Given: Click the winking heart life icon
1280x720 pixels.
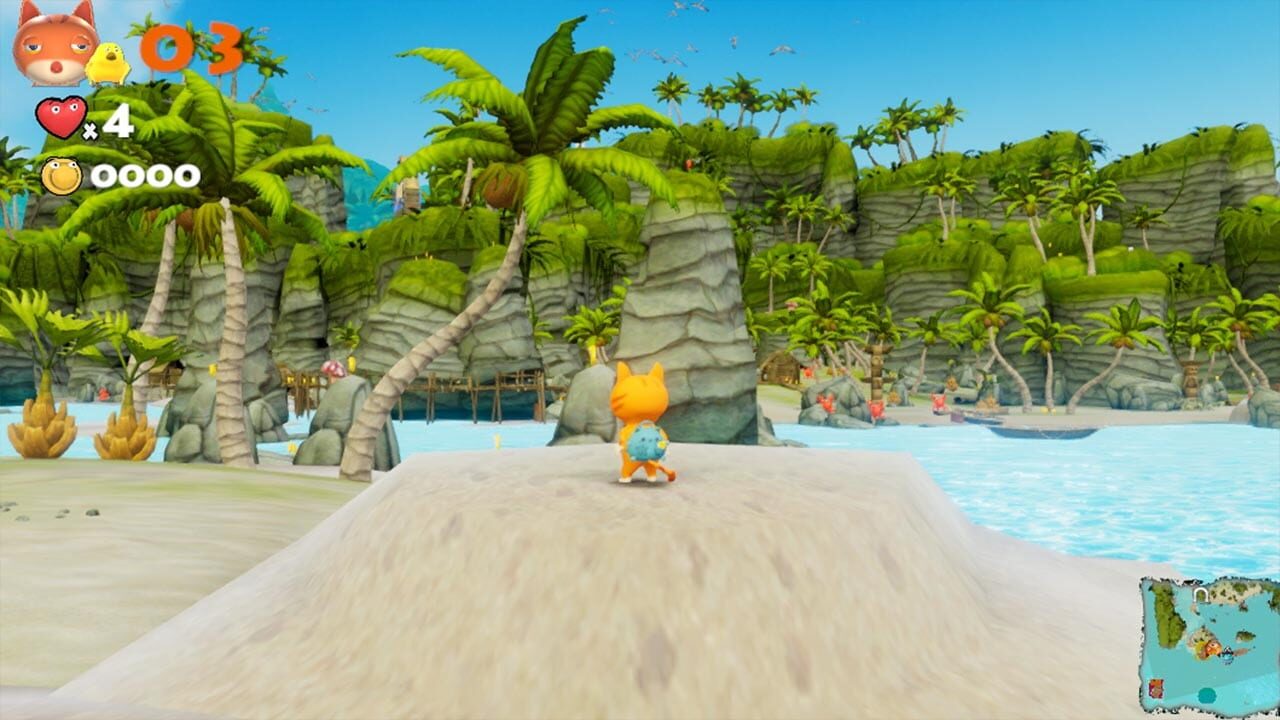Looking at the screenshot, I should coord(62,116).
